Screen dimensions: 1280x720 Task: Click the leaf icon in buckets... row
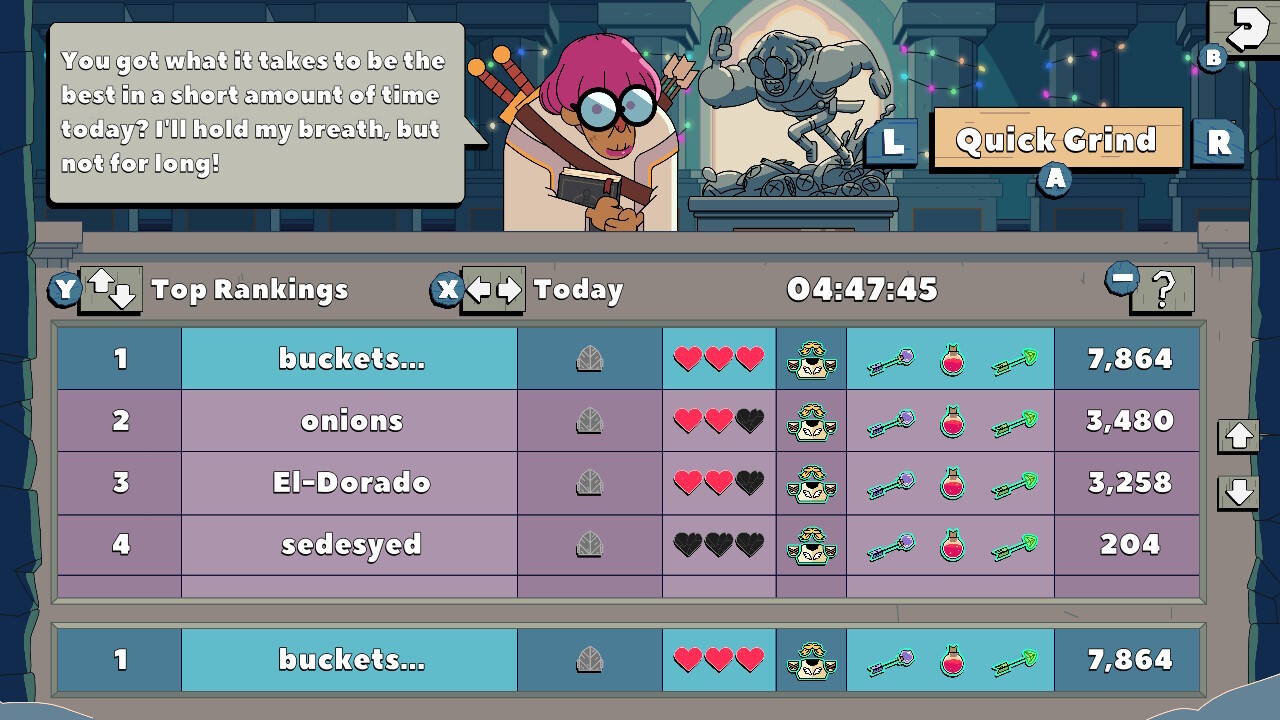click(589, 358)
